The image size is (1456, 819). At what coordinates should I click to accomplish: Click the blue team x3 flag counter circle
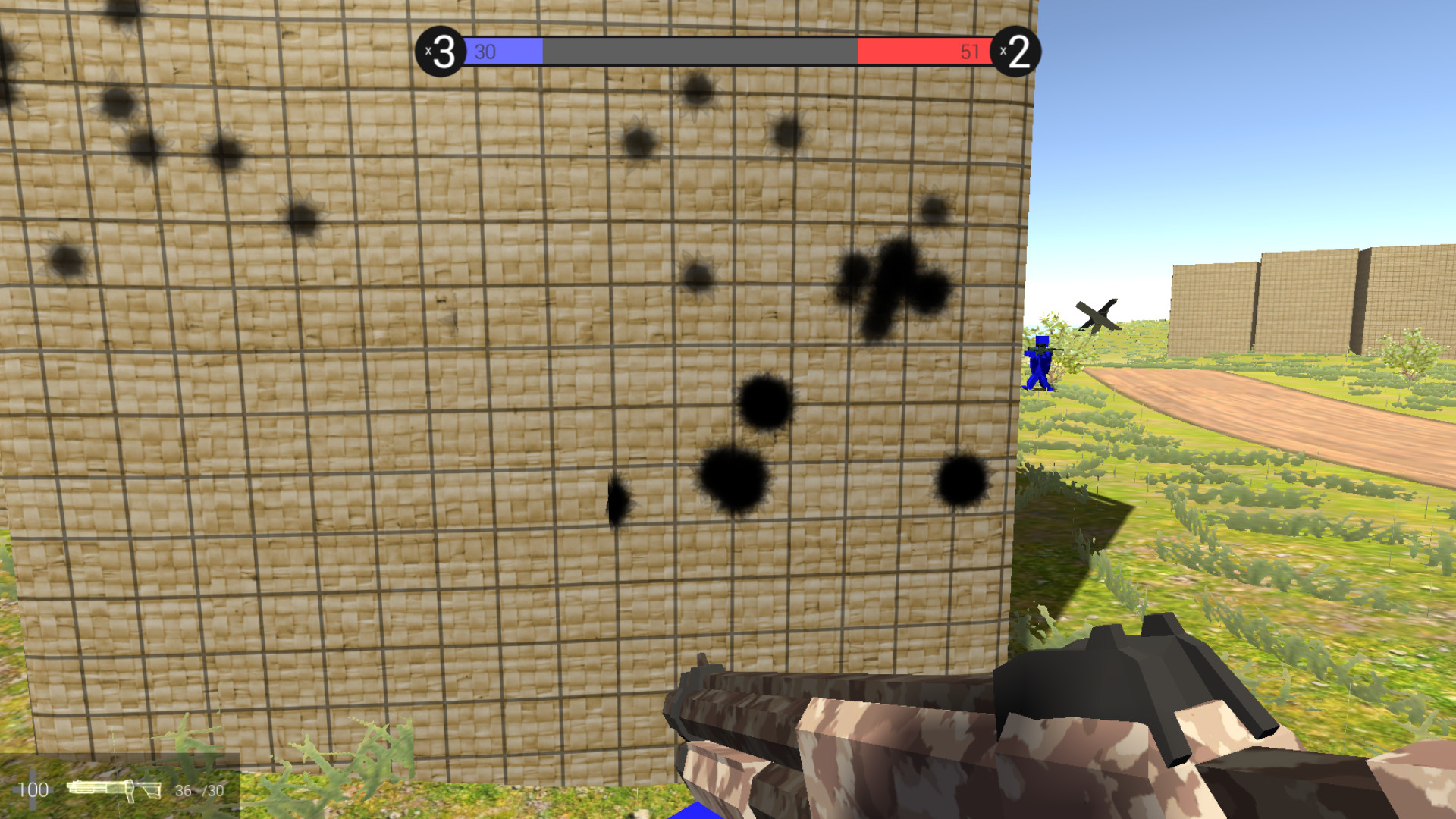440,51
